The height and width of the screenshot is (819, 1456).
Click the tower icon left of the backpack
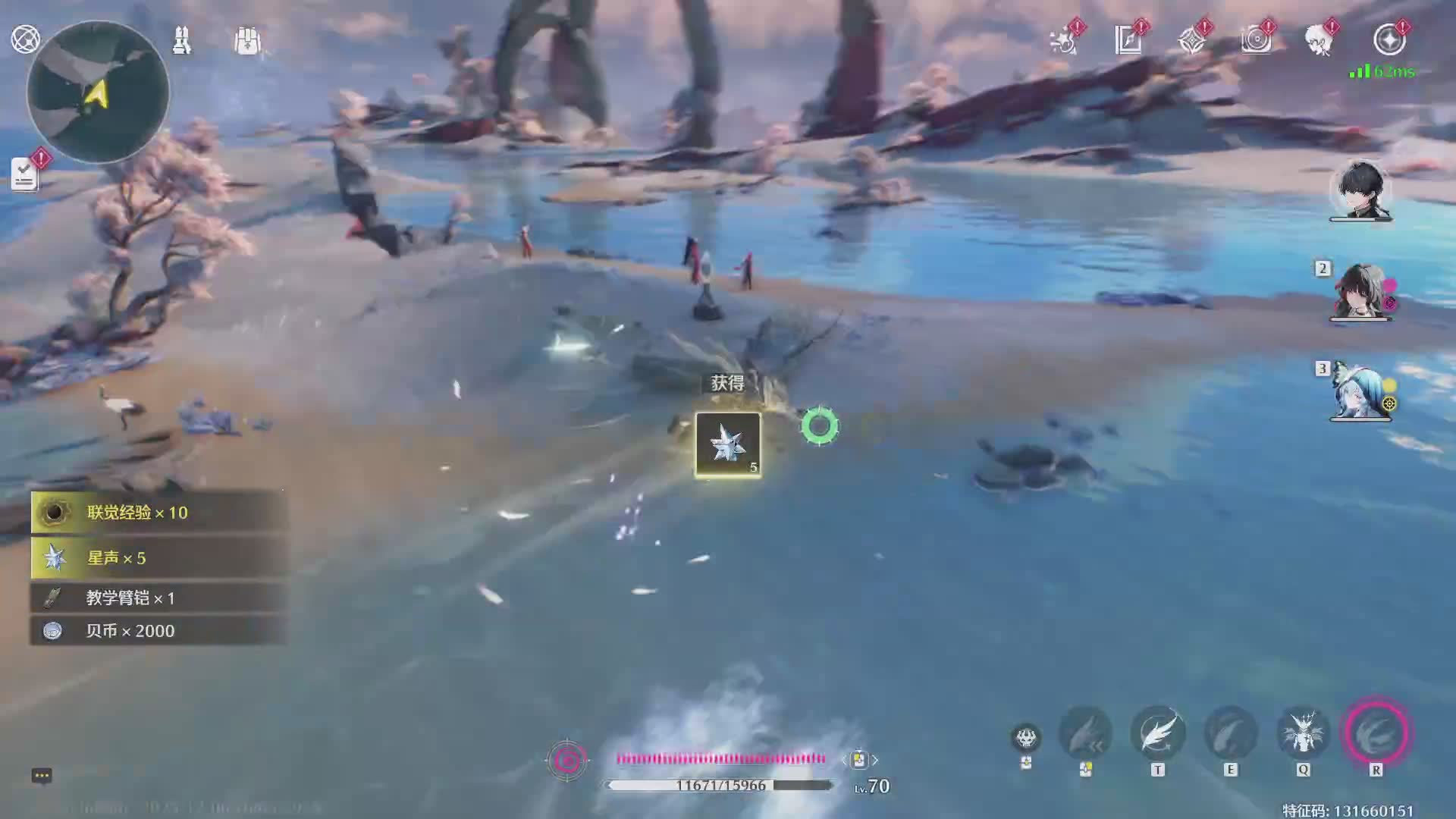(x=182, y=40)
